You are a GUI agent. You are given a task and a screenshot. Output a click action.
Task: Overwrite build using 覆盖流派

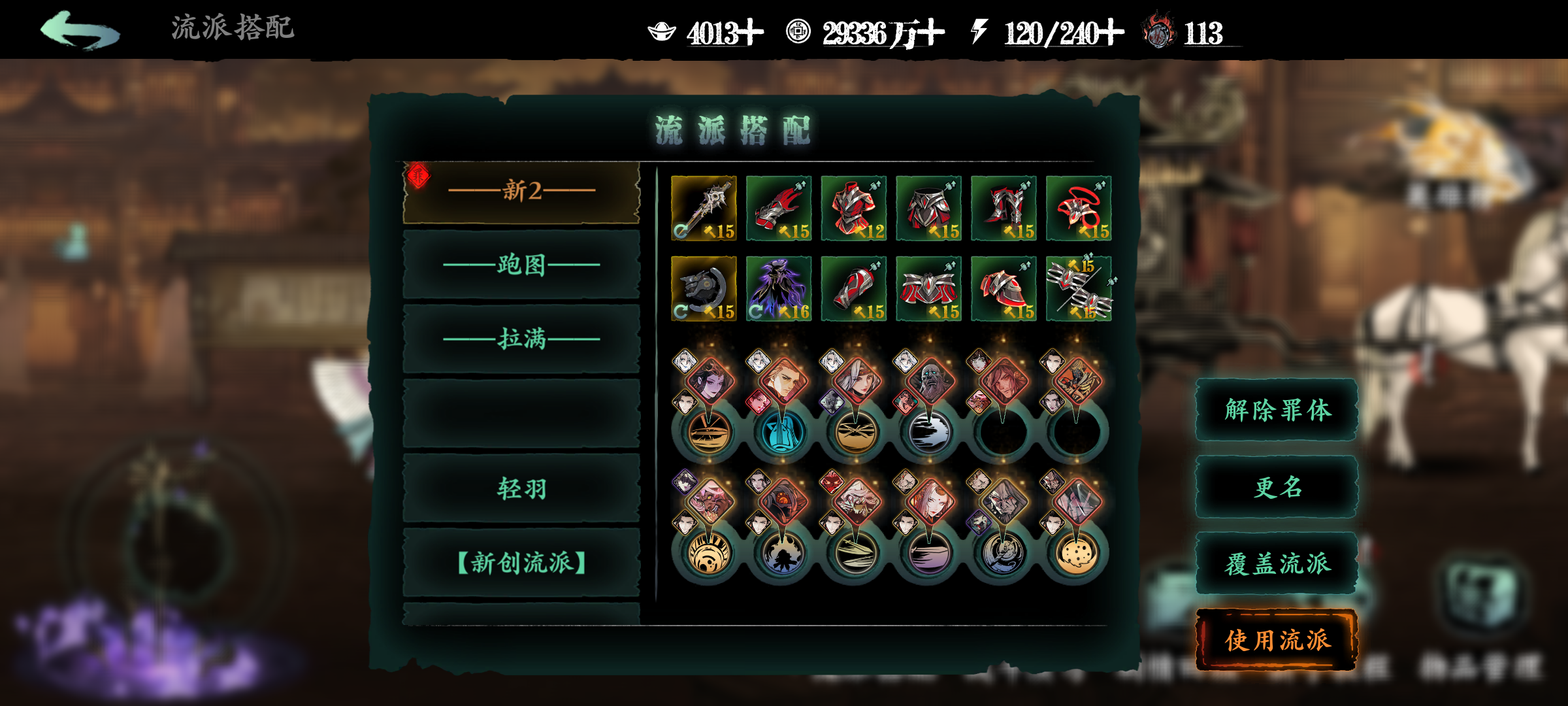pos(1277,564)
